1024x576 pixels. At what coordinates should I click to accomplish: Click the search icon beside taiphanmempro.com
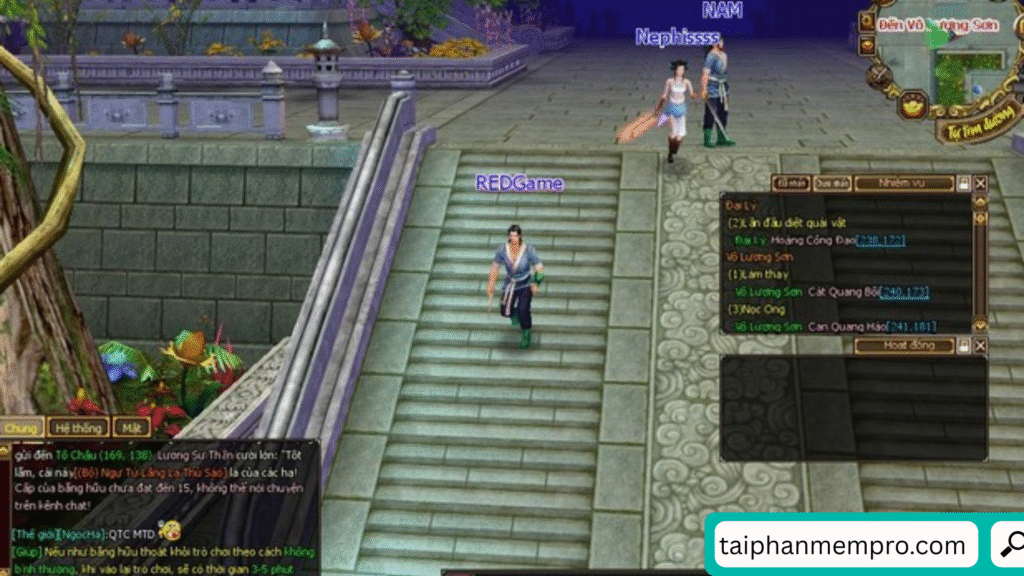[1008, 546]
